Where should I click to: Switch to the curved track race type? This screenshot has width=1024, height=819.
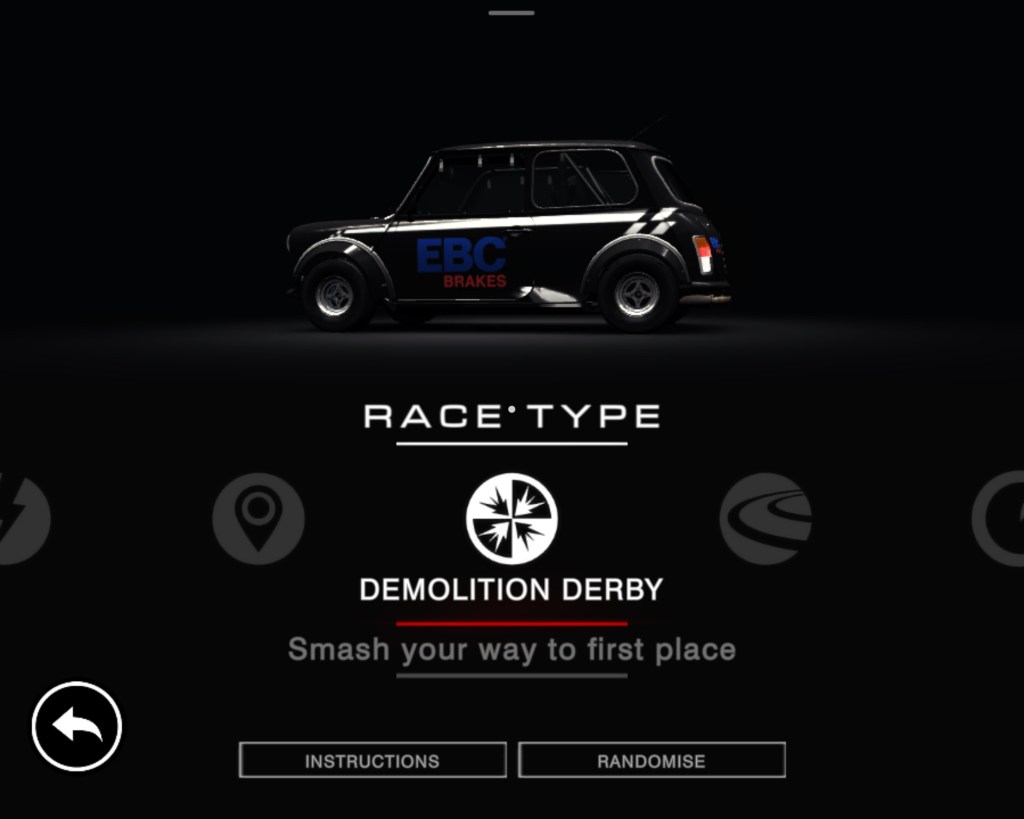click(765, 518)
